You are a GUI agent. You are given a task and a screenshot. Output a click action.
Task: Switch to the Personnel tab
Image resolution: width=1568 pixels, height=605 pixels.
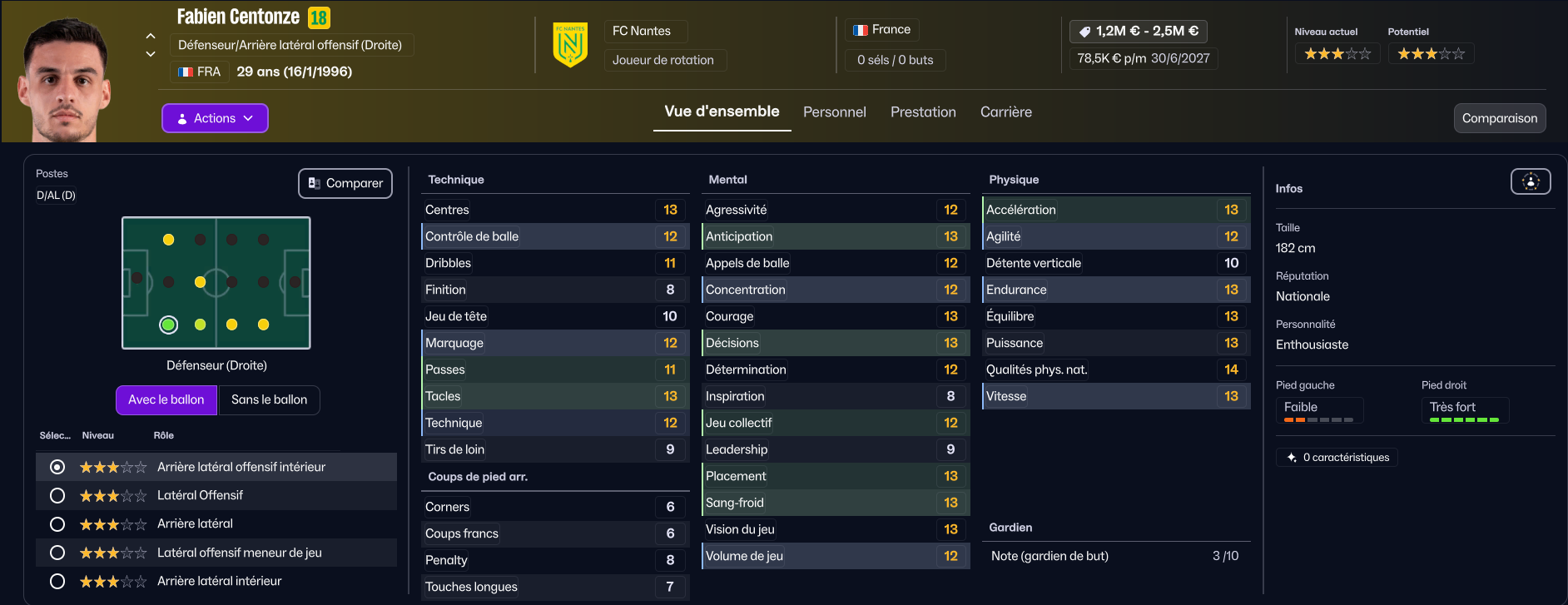point(834,112)
